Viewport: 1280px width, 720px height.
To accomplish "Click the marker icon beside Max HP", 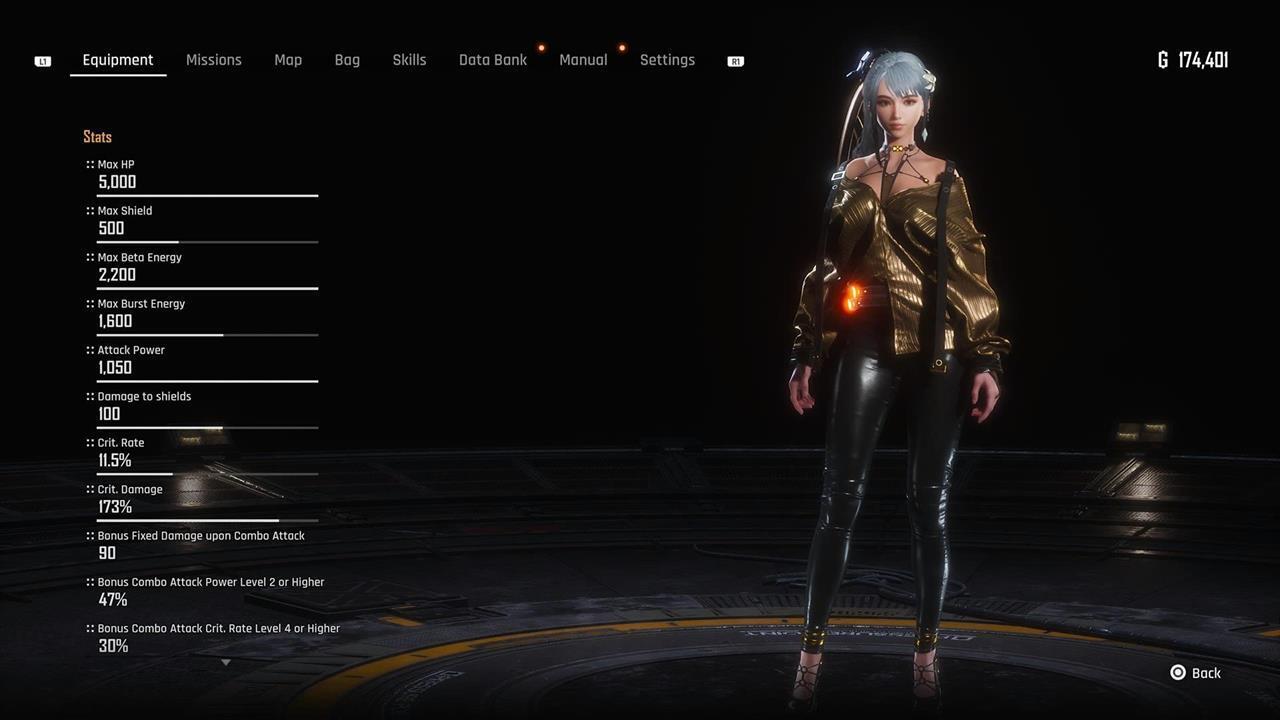I will click(88, 164).
